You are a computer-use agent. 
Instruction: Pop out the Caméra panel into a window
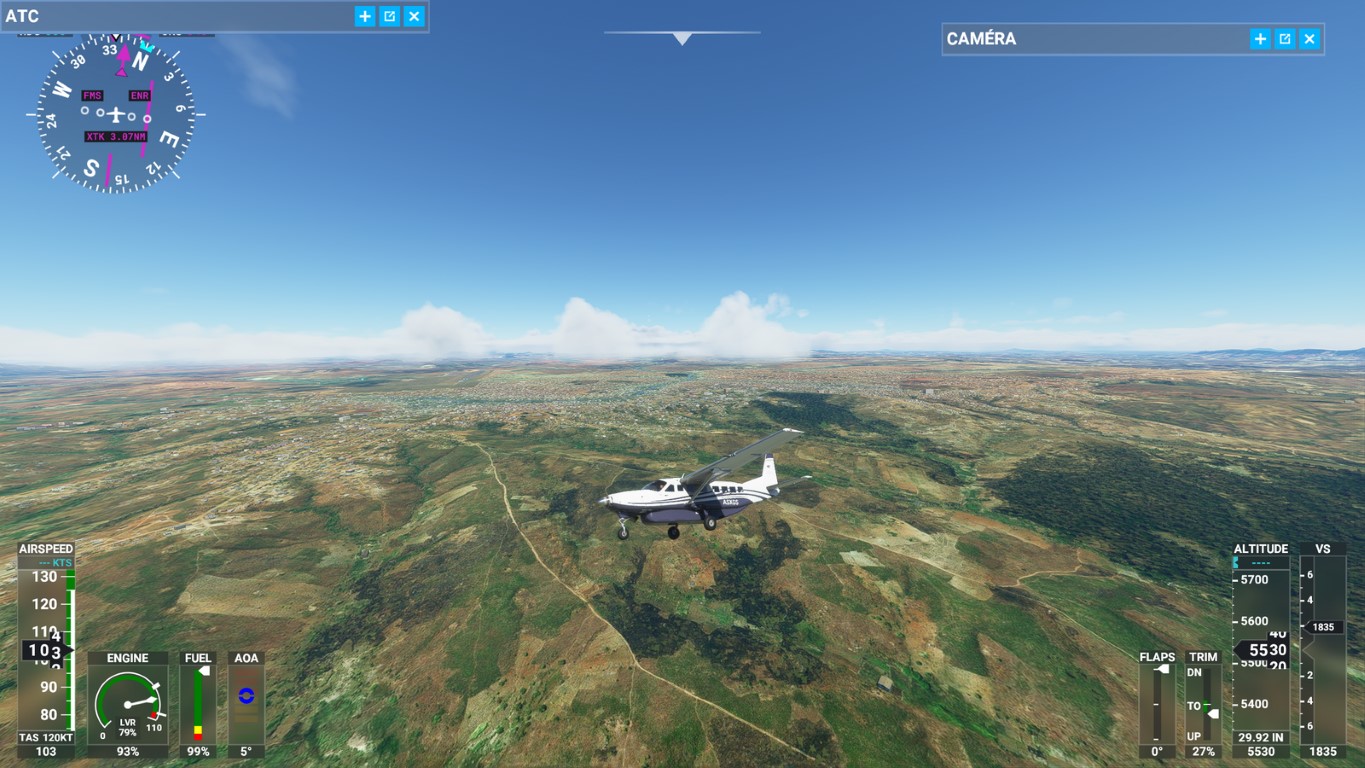pyautogui.click(x=1285, y=39)
